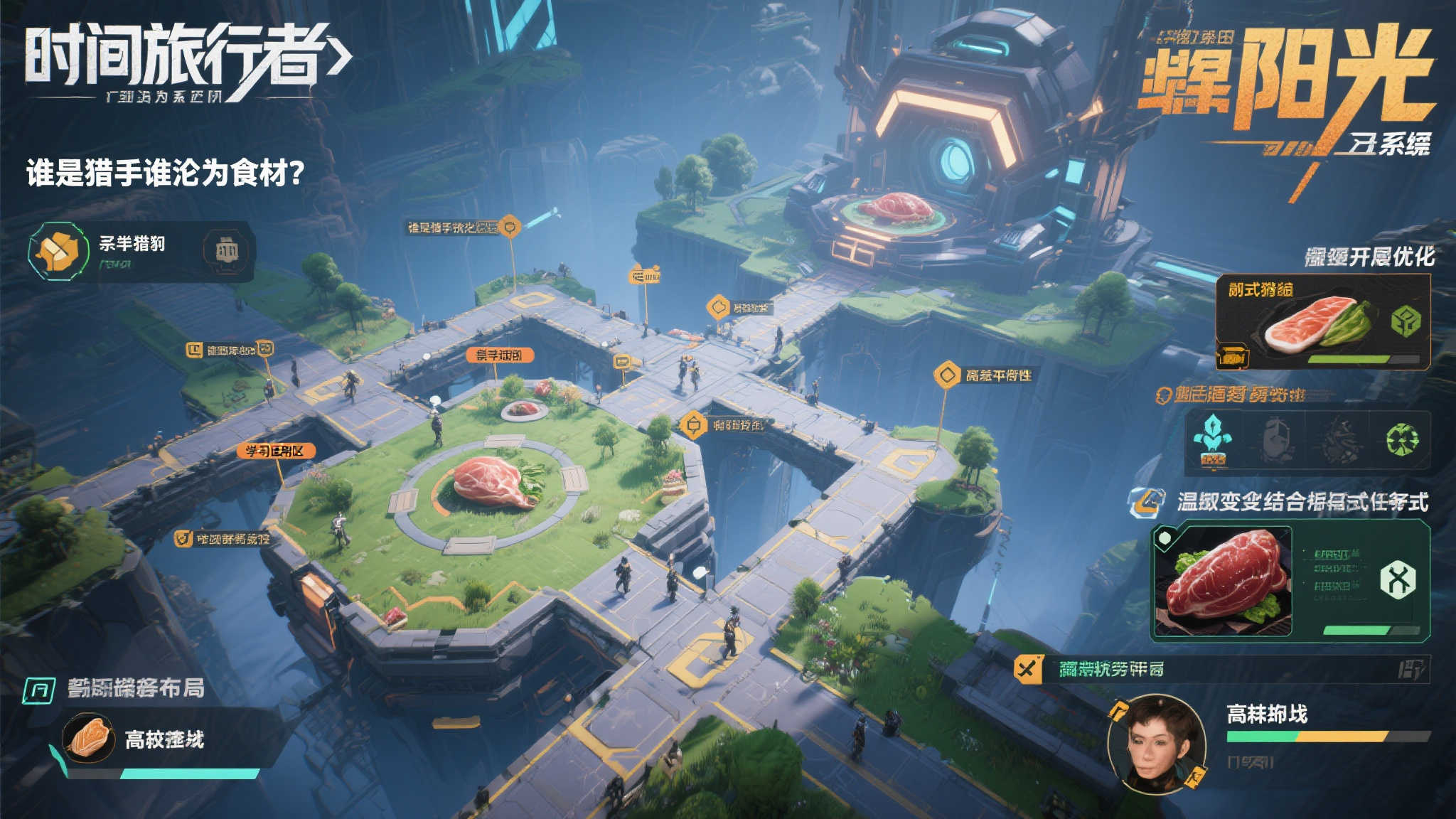The image size is (1456, 819).
Task: Click the square bracket icon beside 布局 heading
Action: click(40, 690)
